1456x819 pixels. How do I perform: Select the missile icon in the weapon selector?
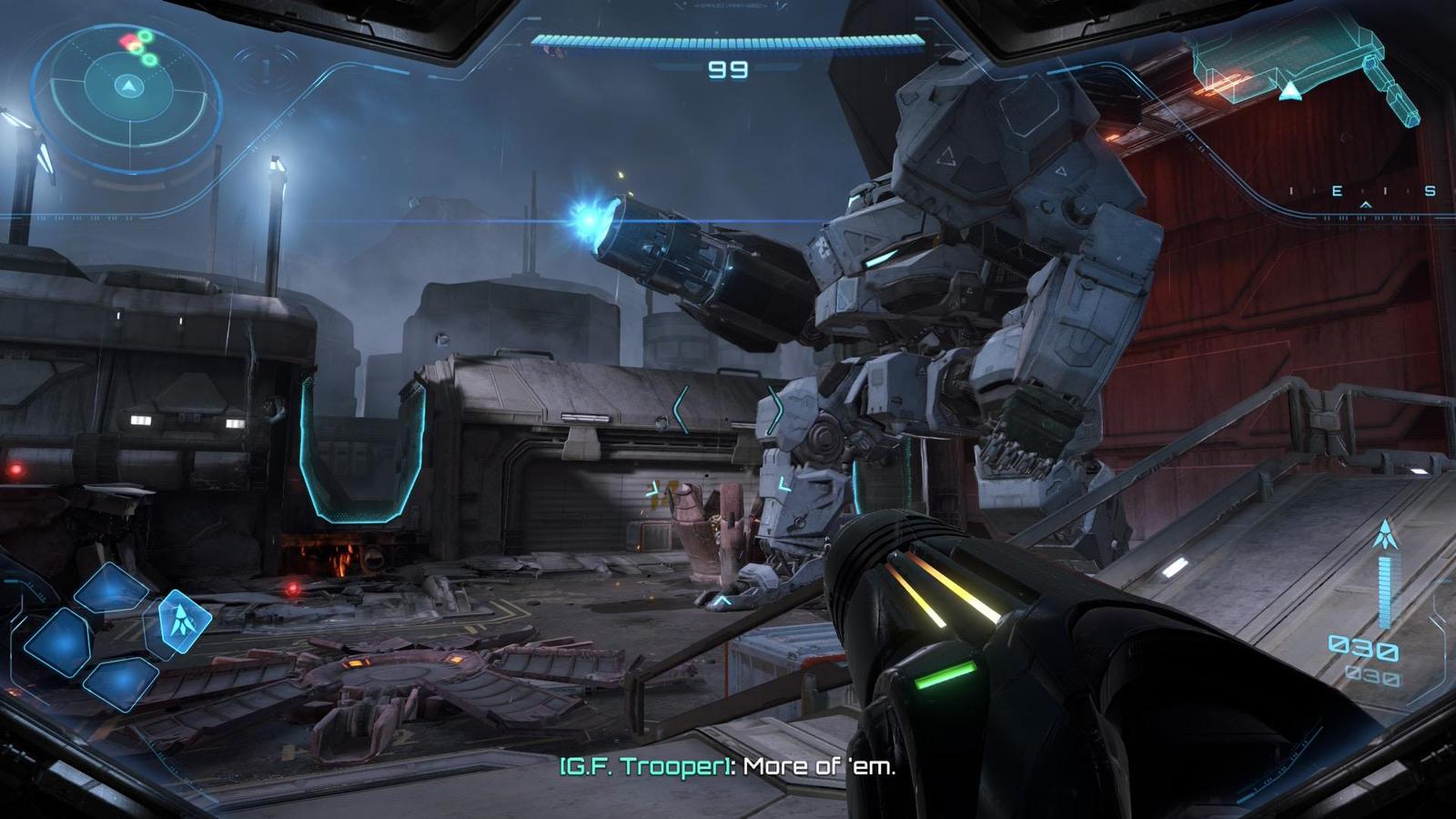pyautogui.click(x=184, y=620)
